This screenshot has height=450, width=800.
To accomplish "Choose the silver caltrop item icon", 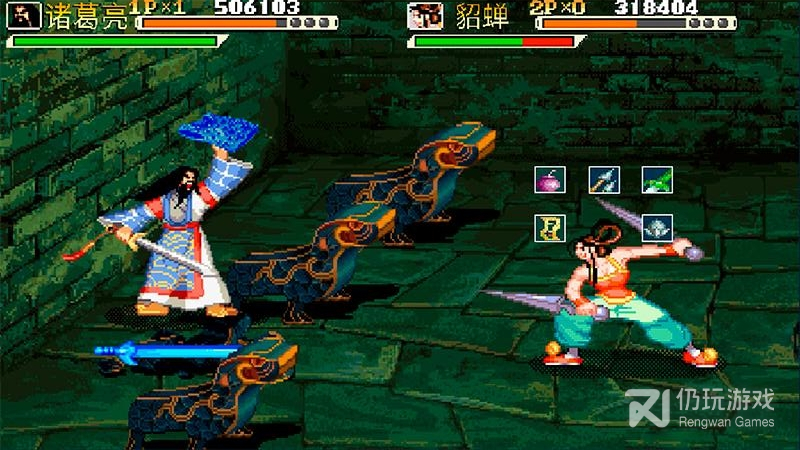I will click(x=657, y=228).
